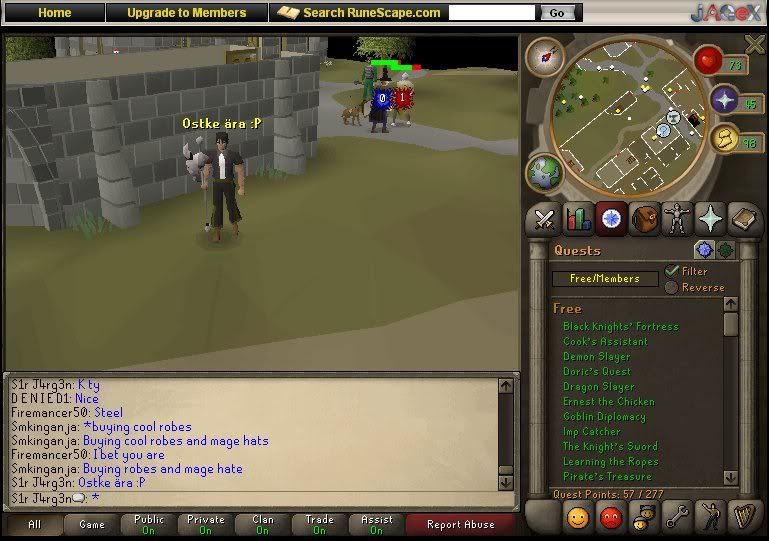This screenshot has width=769, height=541.
Task: Select Cook's Assistant in the quest list
Action: pos(605,341)
